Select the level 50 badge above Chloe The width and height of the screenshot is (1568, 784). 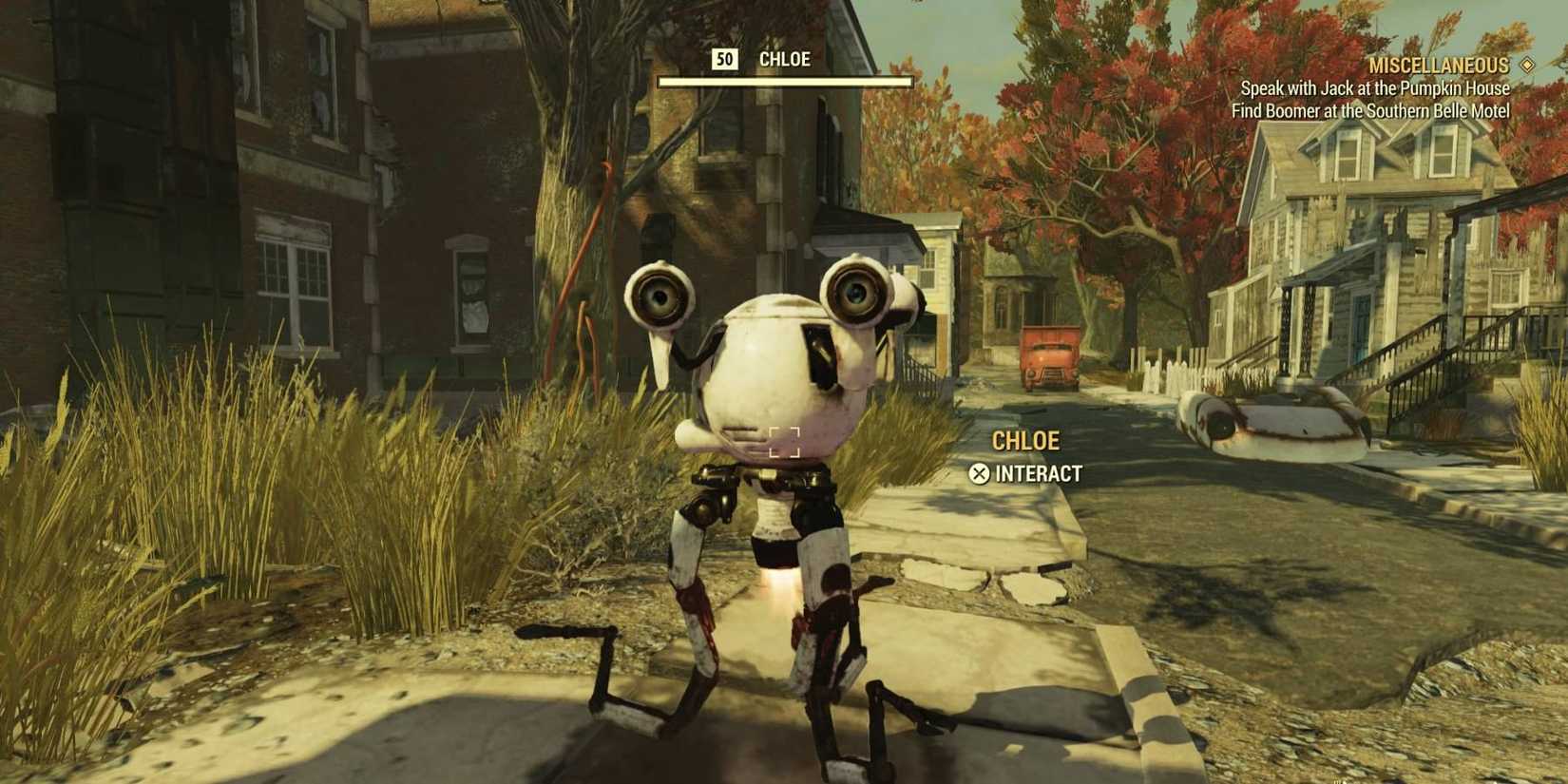point(725,59)
